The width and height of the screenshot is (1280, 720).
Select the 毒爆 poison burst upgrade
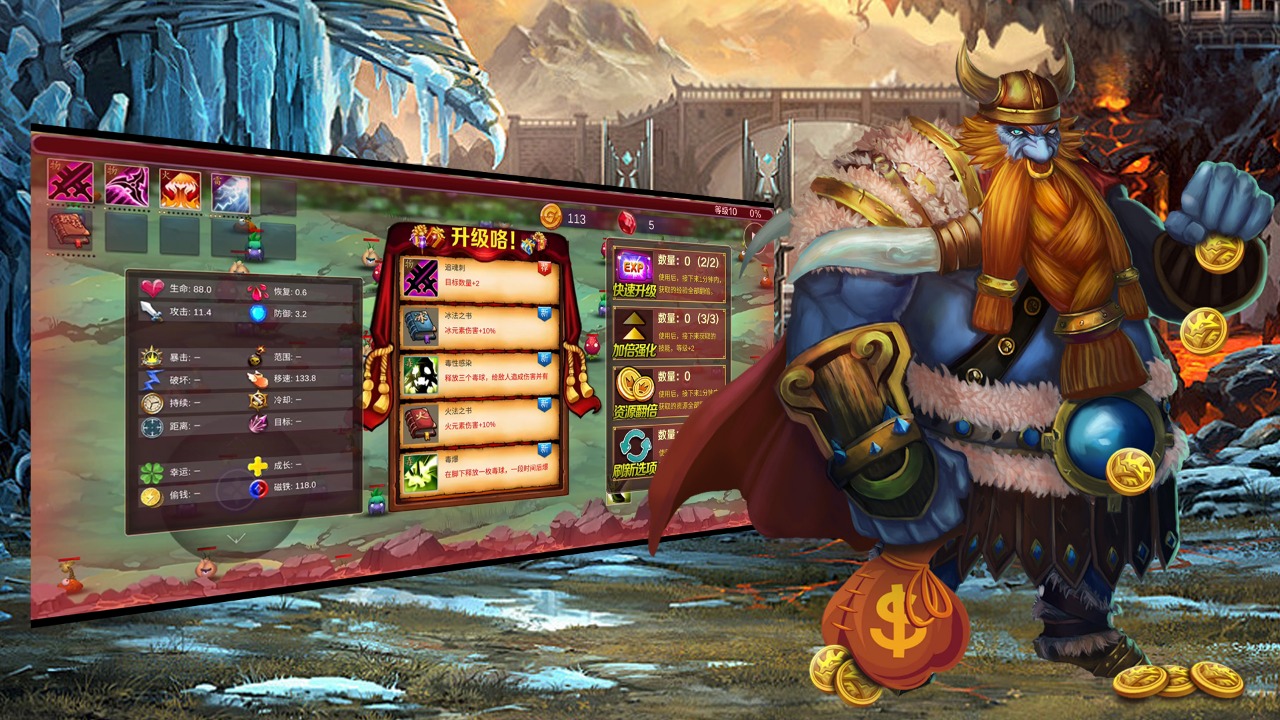coord(478,472)
